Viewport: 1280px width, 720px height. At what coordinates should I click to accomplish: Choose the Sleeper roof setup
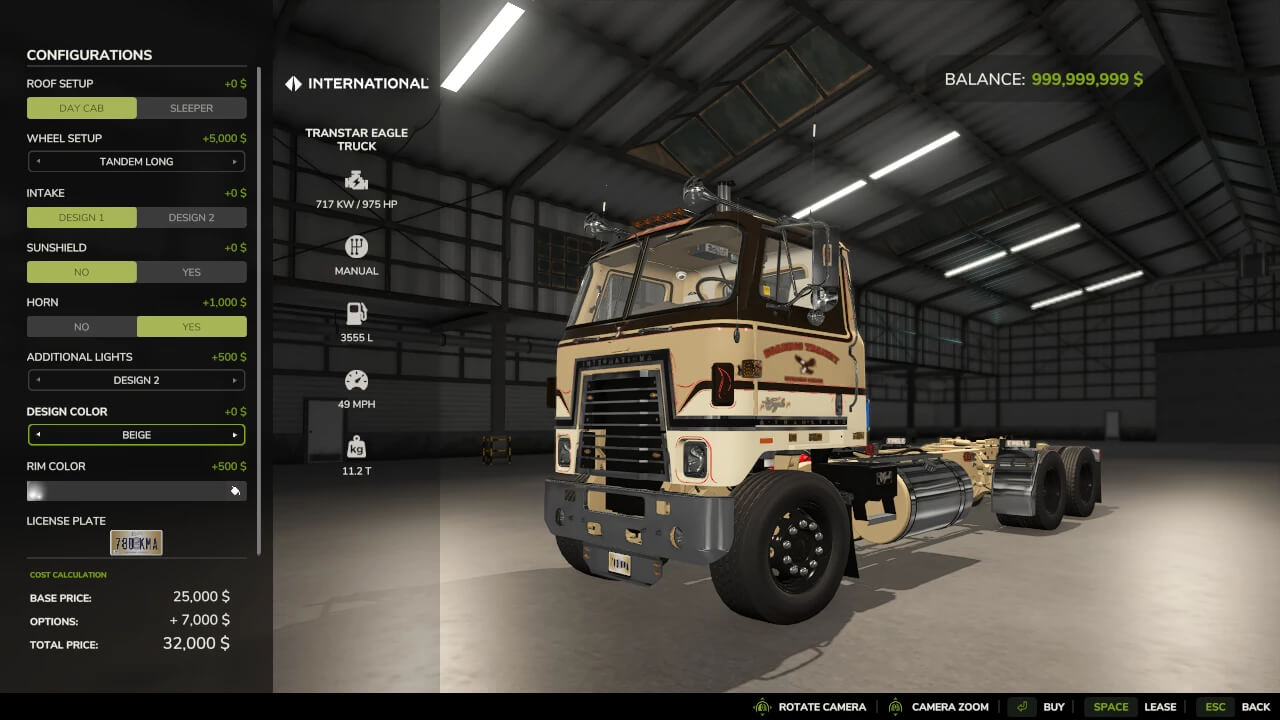pyautogui.click(x=191, y=108)
